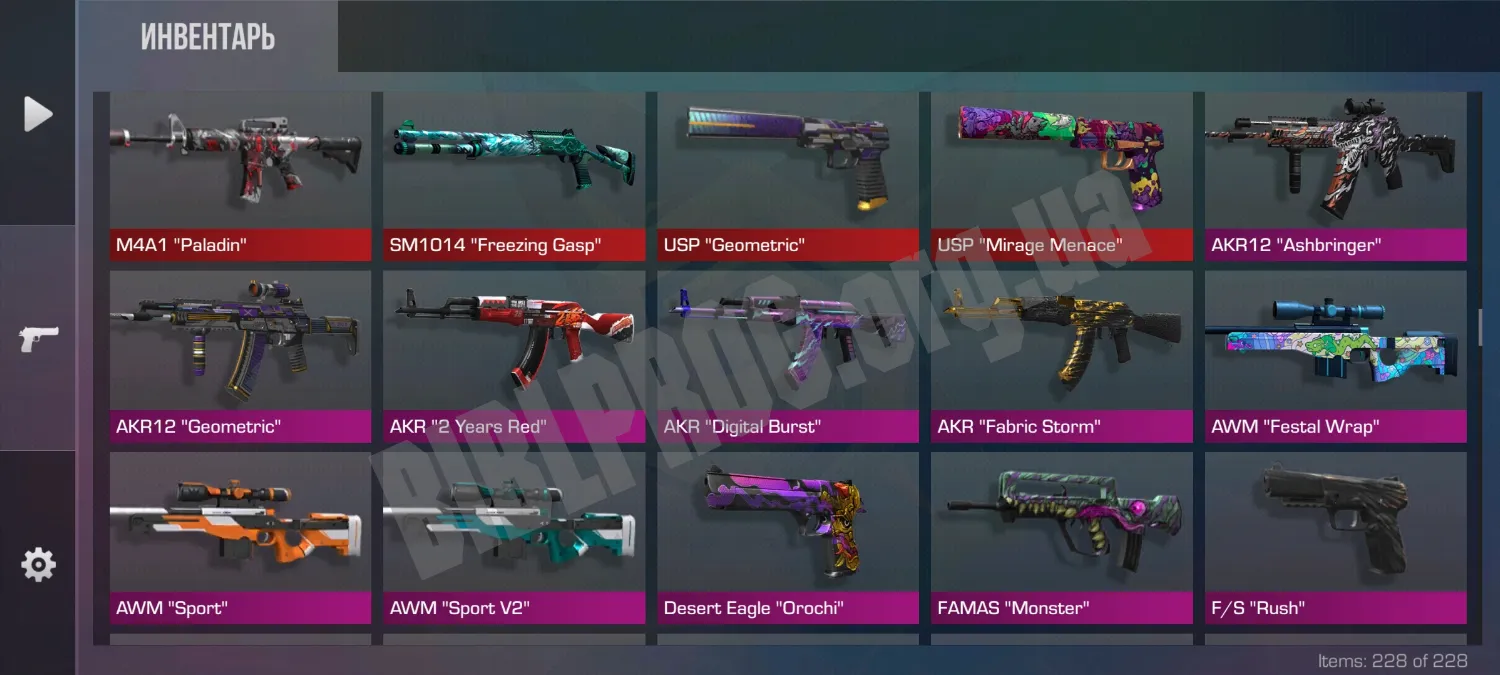The height and width of the screenshot is (675, 1500).
Task: Pick the AKR "Fabric Storm" skin
Action: (x=1062, y=357)
